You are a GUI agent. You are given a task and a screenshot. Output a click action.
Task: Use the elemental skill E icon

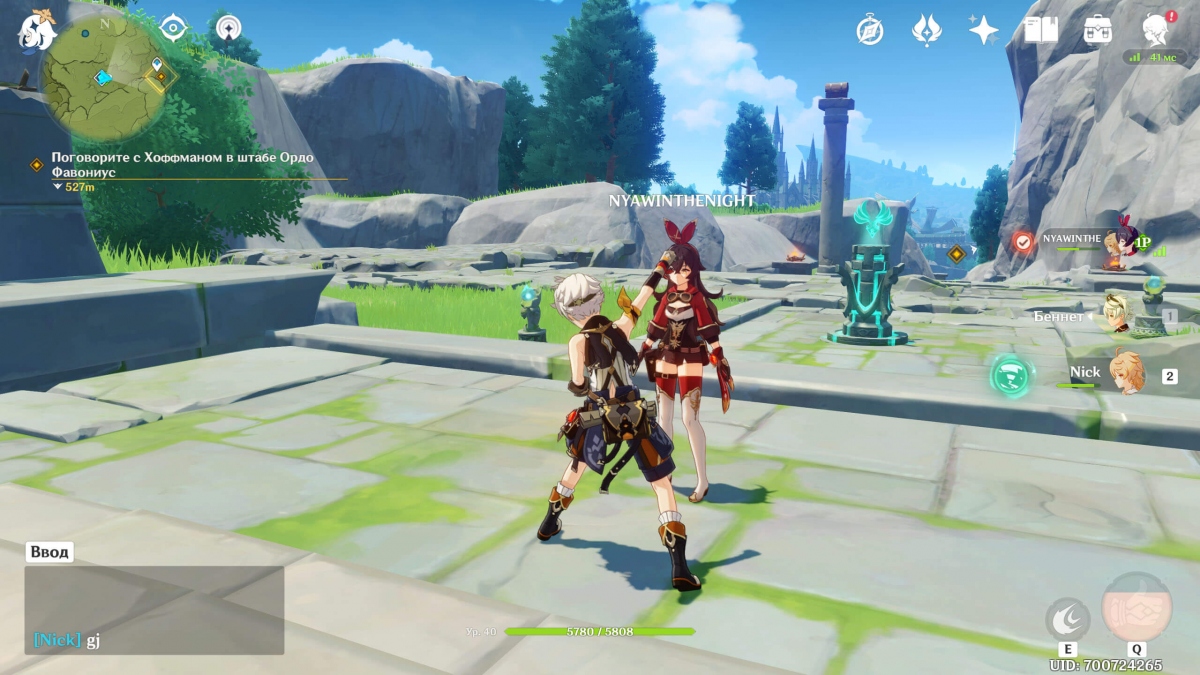1066,620
